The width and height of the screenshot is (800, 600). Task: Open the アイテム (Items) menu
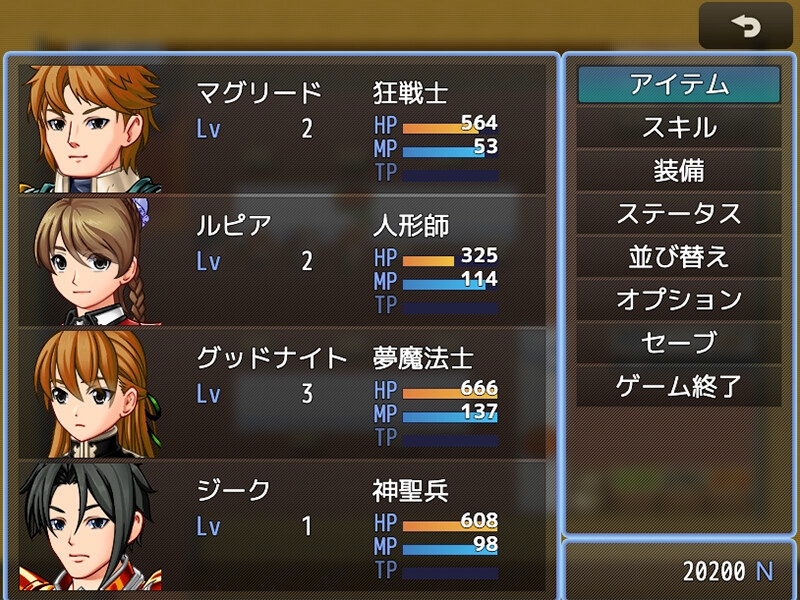click(x=678, y=85)
